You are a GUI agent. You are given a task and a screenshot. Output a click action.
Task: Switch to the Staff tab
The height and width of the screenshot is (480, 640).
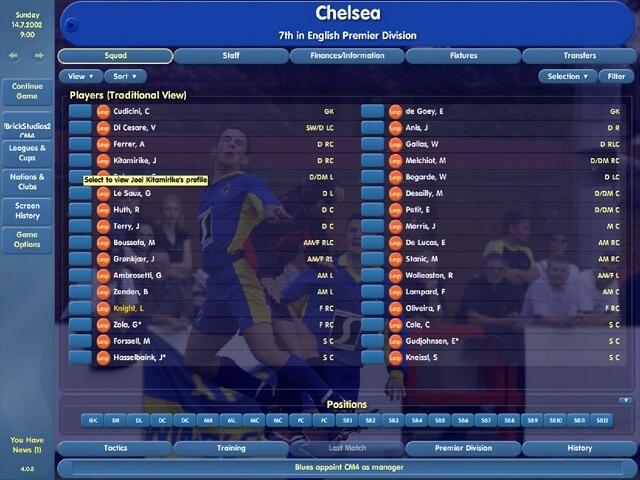231,56
